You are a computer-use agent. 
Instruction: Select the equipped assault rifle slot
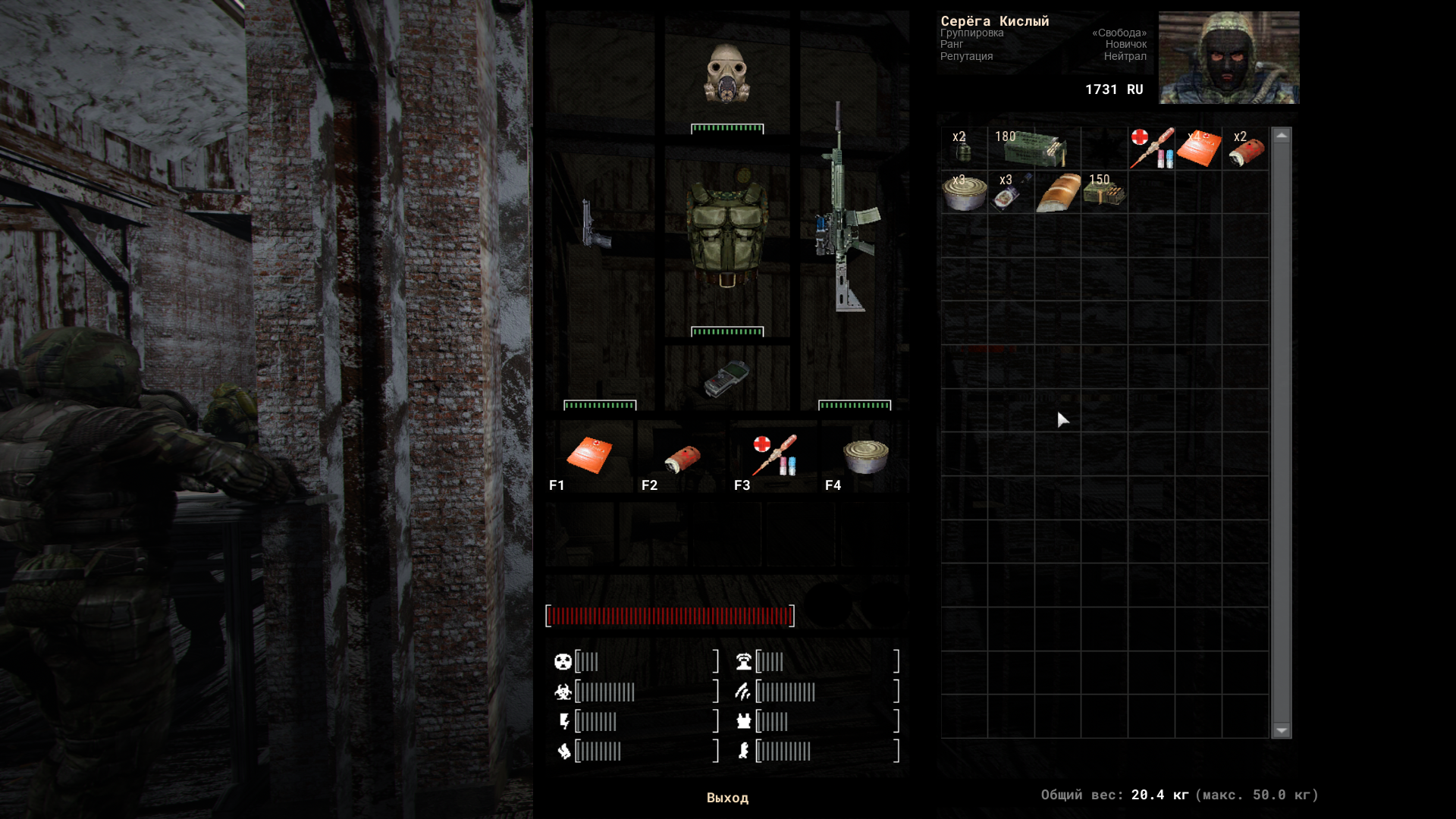846,212
